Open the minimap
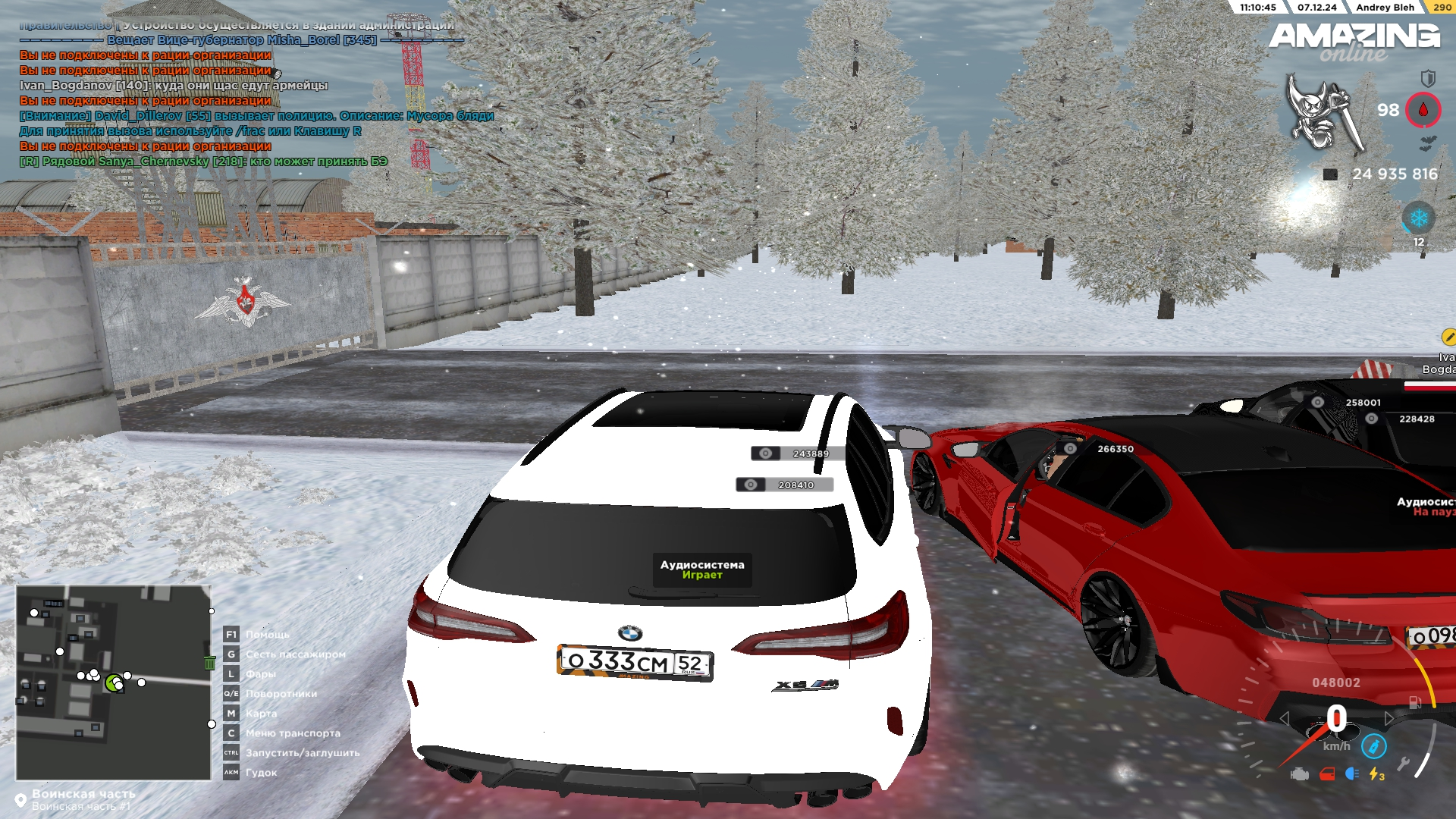 (113, 682)
